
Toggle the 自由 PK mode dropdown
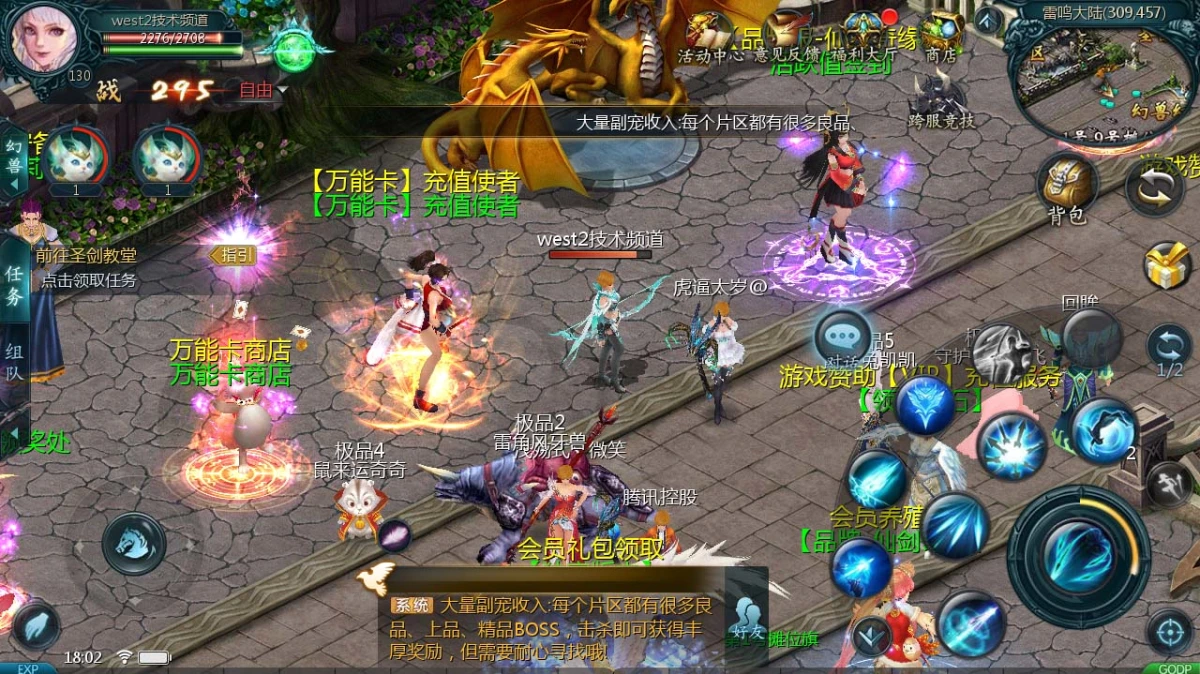coord(262,90)
